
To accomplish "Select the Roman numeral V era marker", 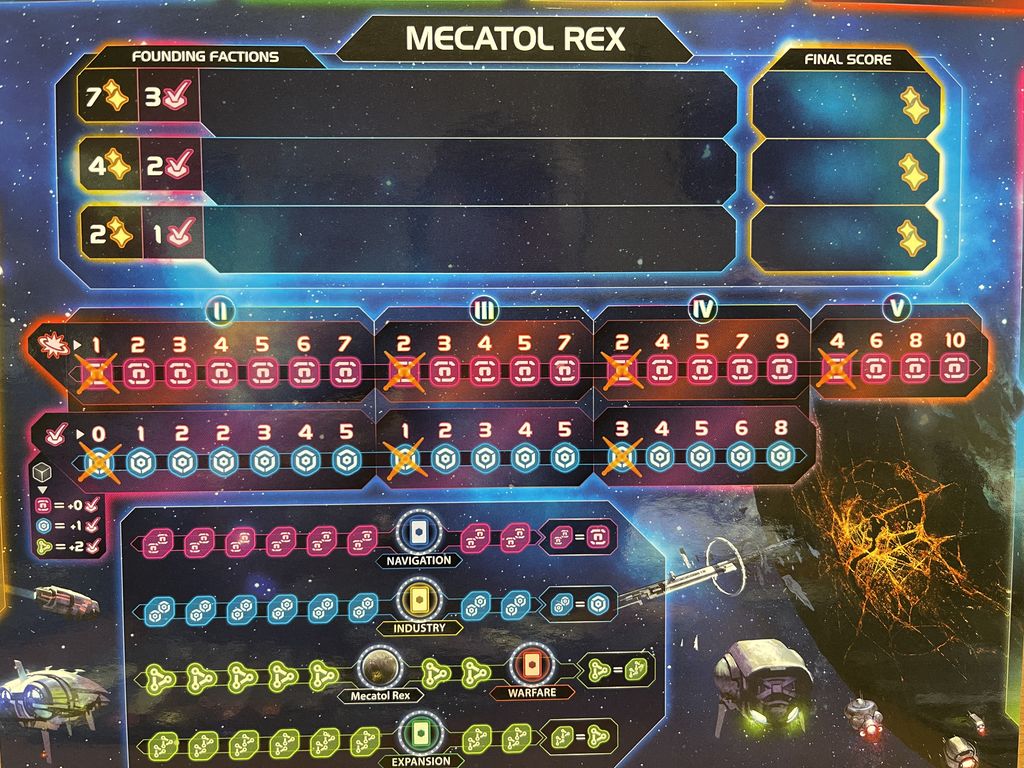I will (897, 309).
